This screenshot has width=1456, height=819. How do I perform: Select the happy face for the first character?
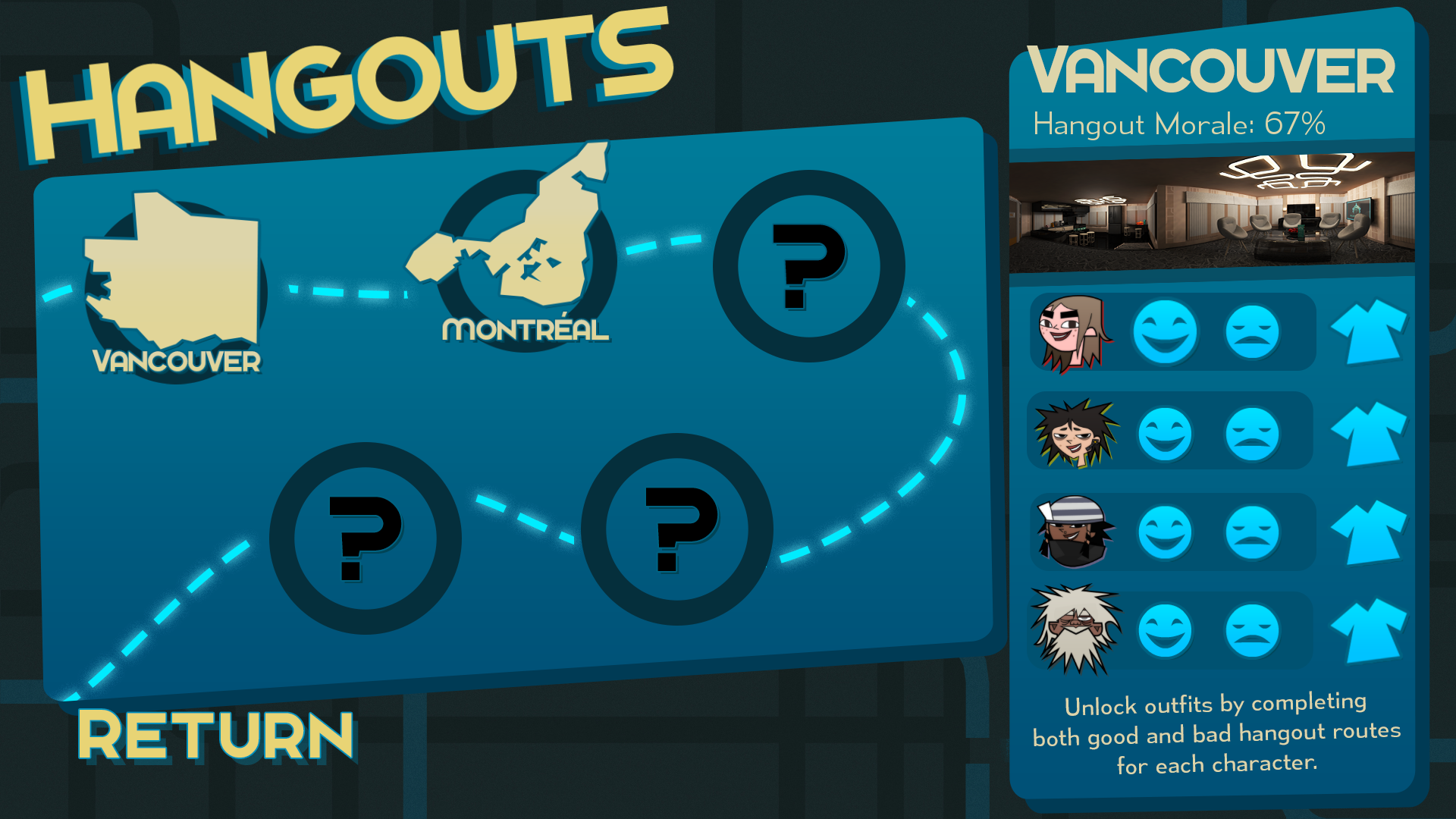pos(1166,331)
